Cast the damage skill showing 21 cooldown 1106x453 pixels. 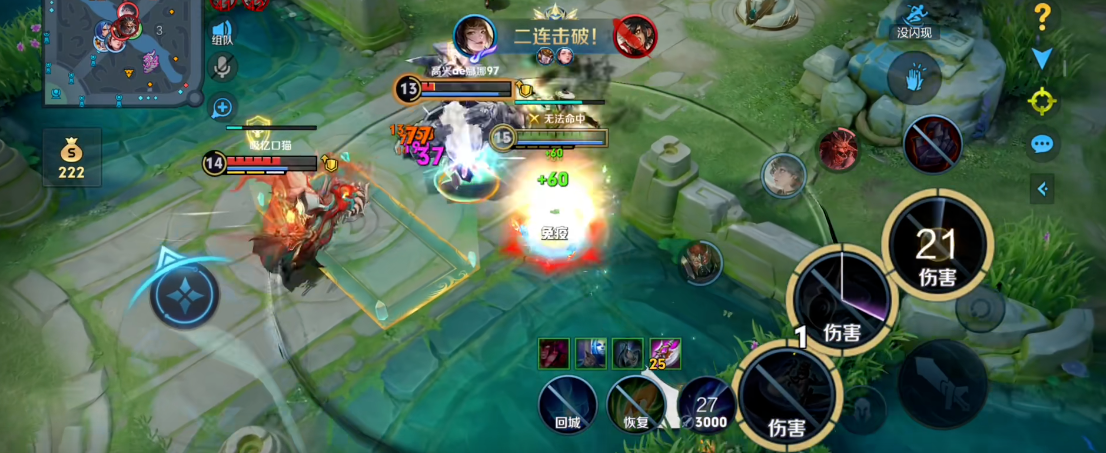coord(936,243)
